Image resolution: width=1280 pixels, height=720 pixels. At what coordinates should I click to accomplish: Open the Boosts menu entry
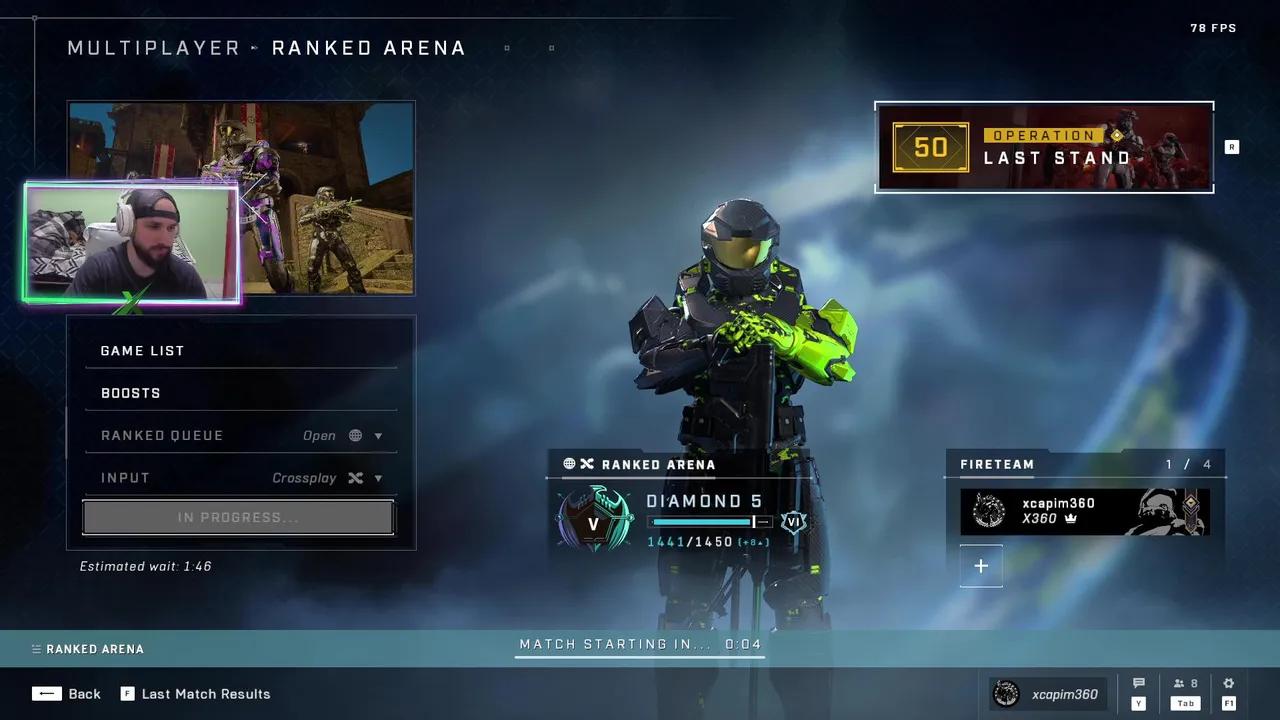click(240, 393)
